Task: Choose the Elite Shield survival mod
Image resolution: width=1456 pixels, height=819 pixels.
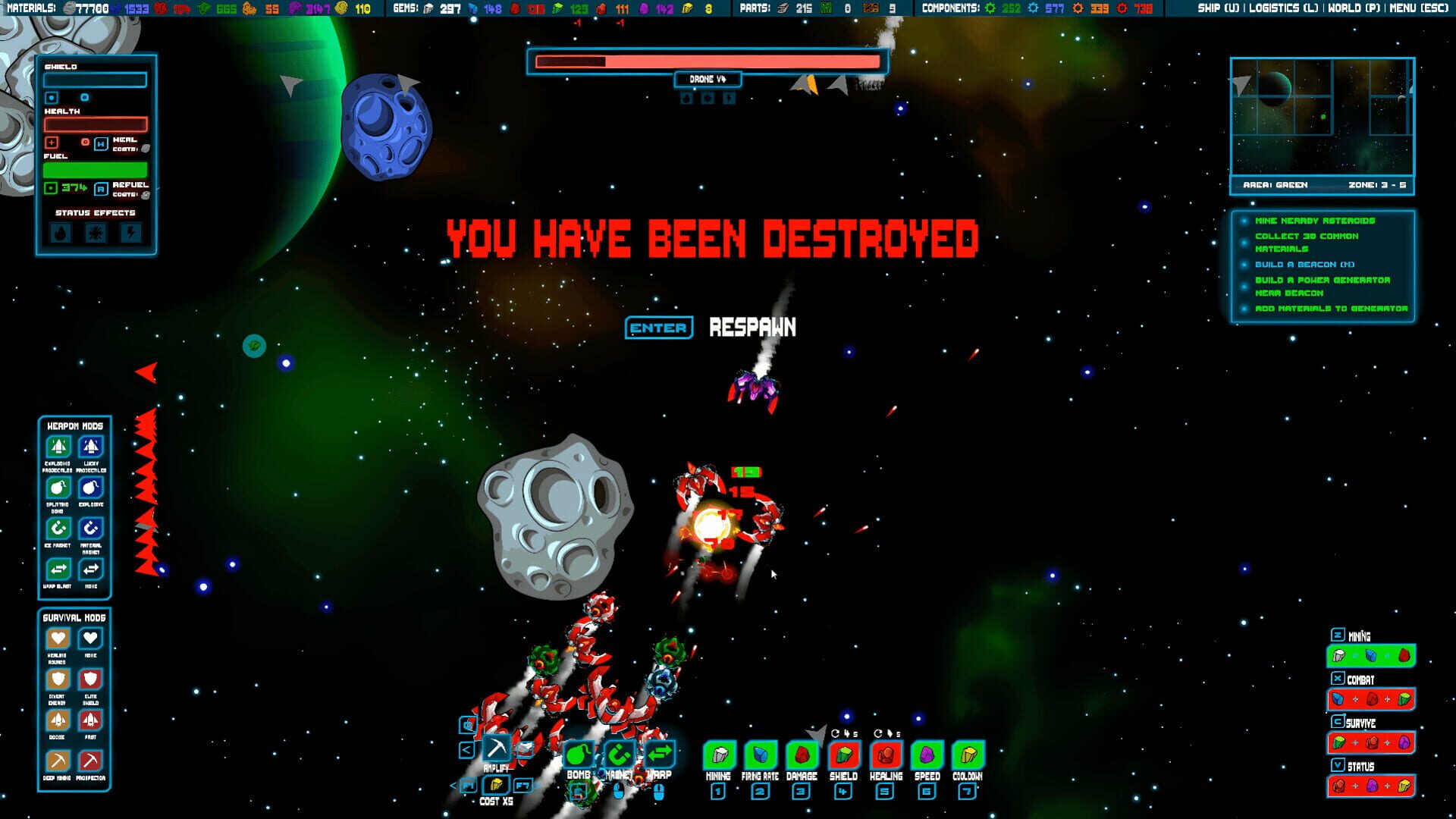Action: point(90,679)
